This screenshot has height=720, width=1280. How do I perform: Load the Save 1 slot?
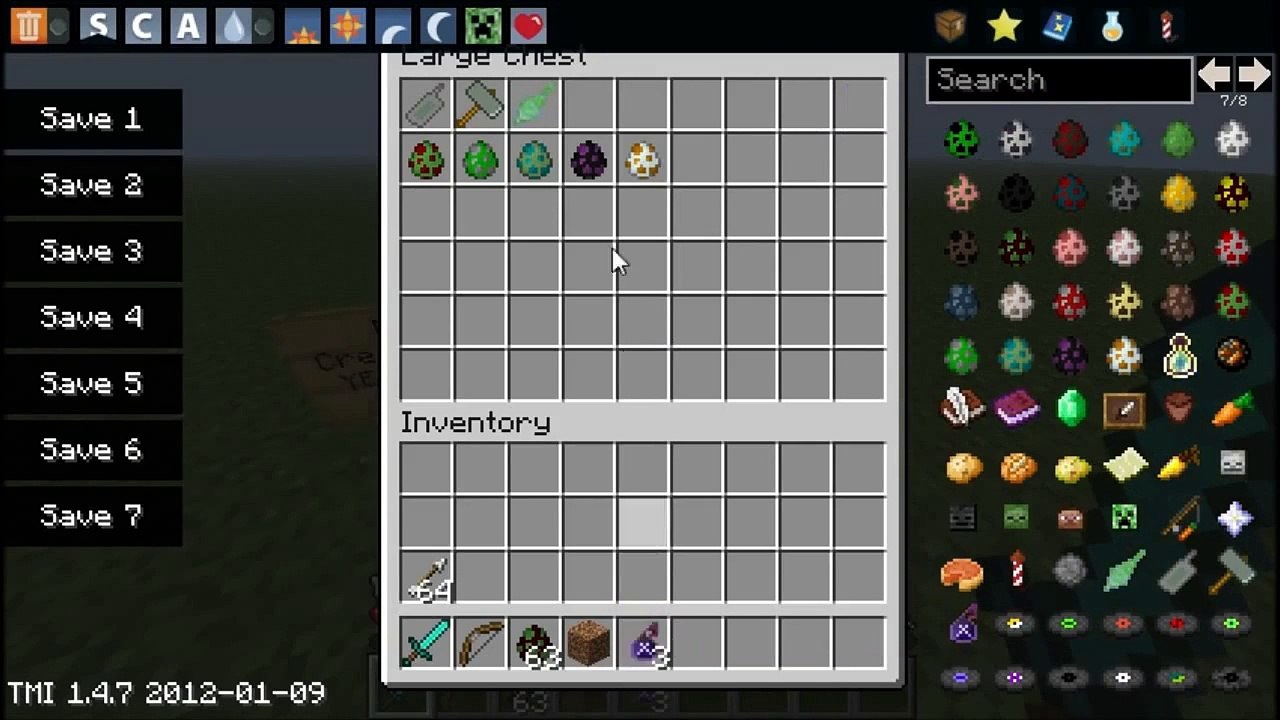tap(90, 118)
